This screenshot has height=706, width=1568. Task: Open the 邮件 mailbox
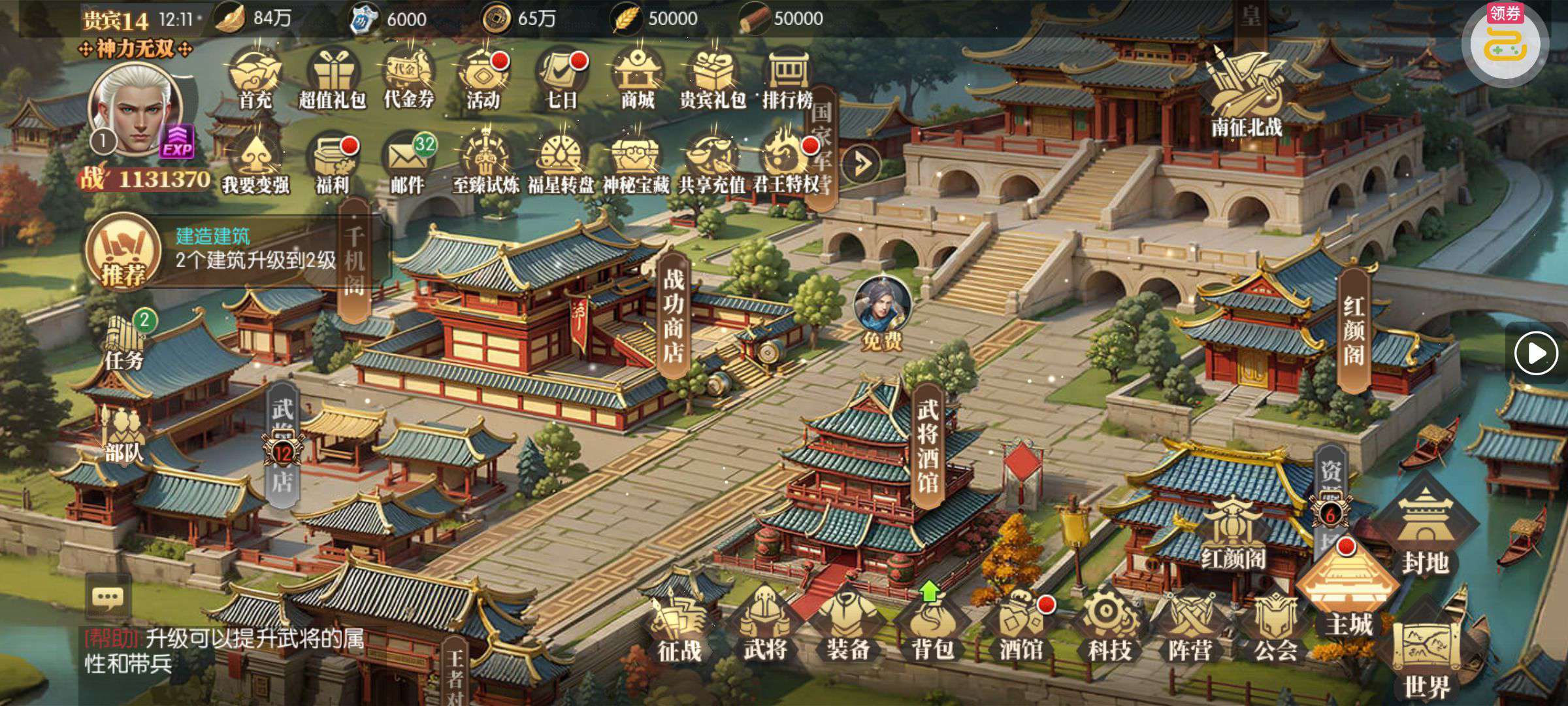(408, 162)
